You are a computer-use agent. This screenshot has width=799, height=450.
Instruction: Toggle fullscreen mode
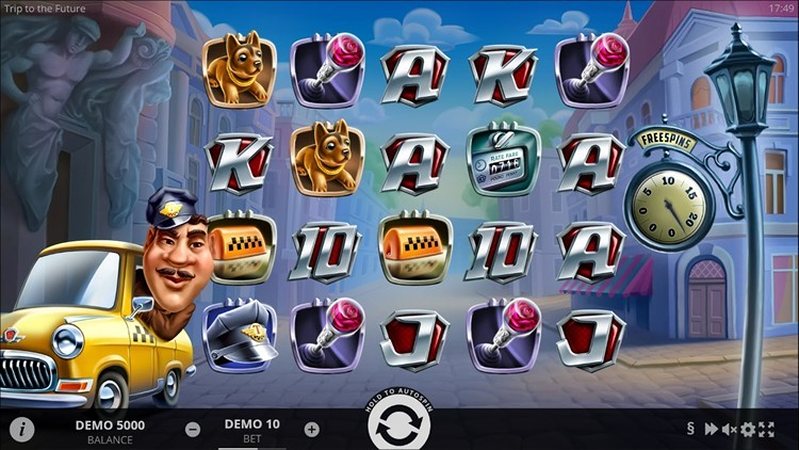click(x=766, y=429)
